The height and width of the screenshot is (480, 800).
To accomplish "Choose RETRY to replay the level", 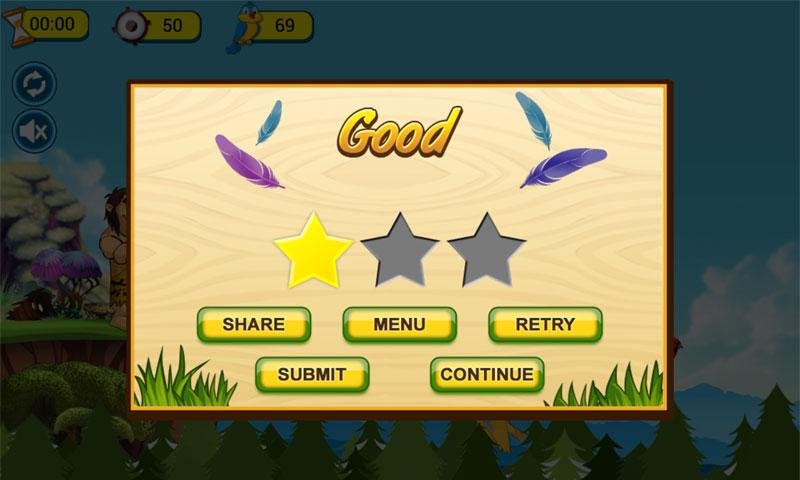I will point(545,325).
